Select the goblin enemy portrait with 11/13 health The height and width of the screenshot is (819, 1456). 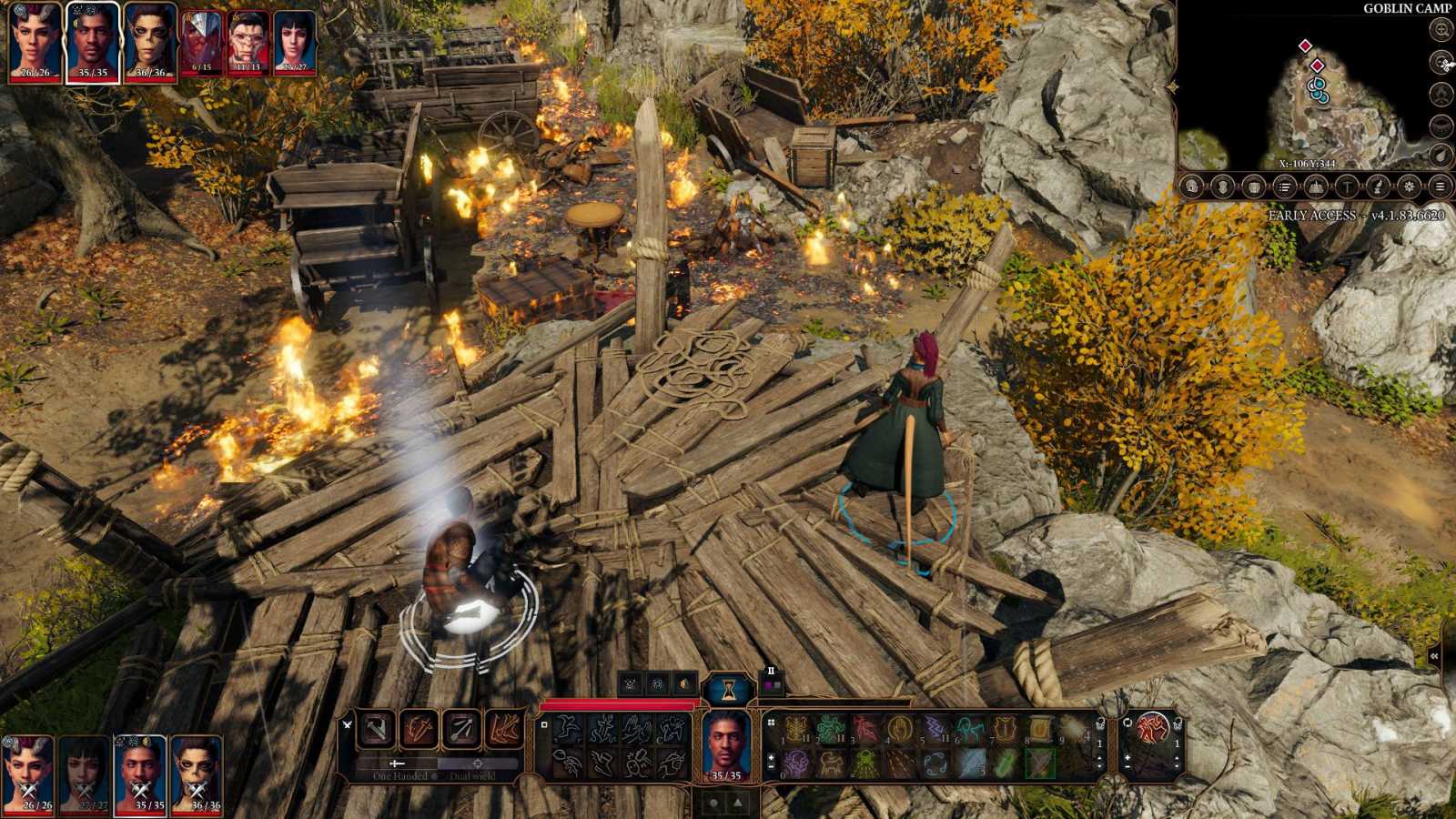coord(247,42)
